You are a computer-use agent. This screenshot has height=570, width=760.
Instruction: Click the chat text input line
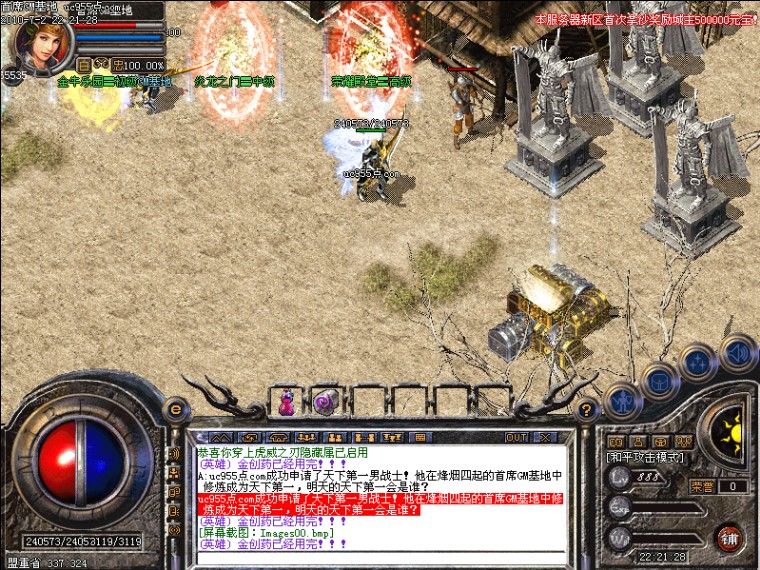pyautogui.click(x=380, y=556)
